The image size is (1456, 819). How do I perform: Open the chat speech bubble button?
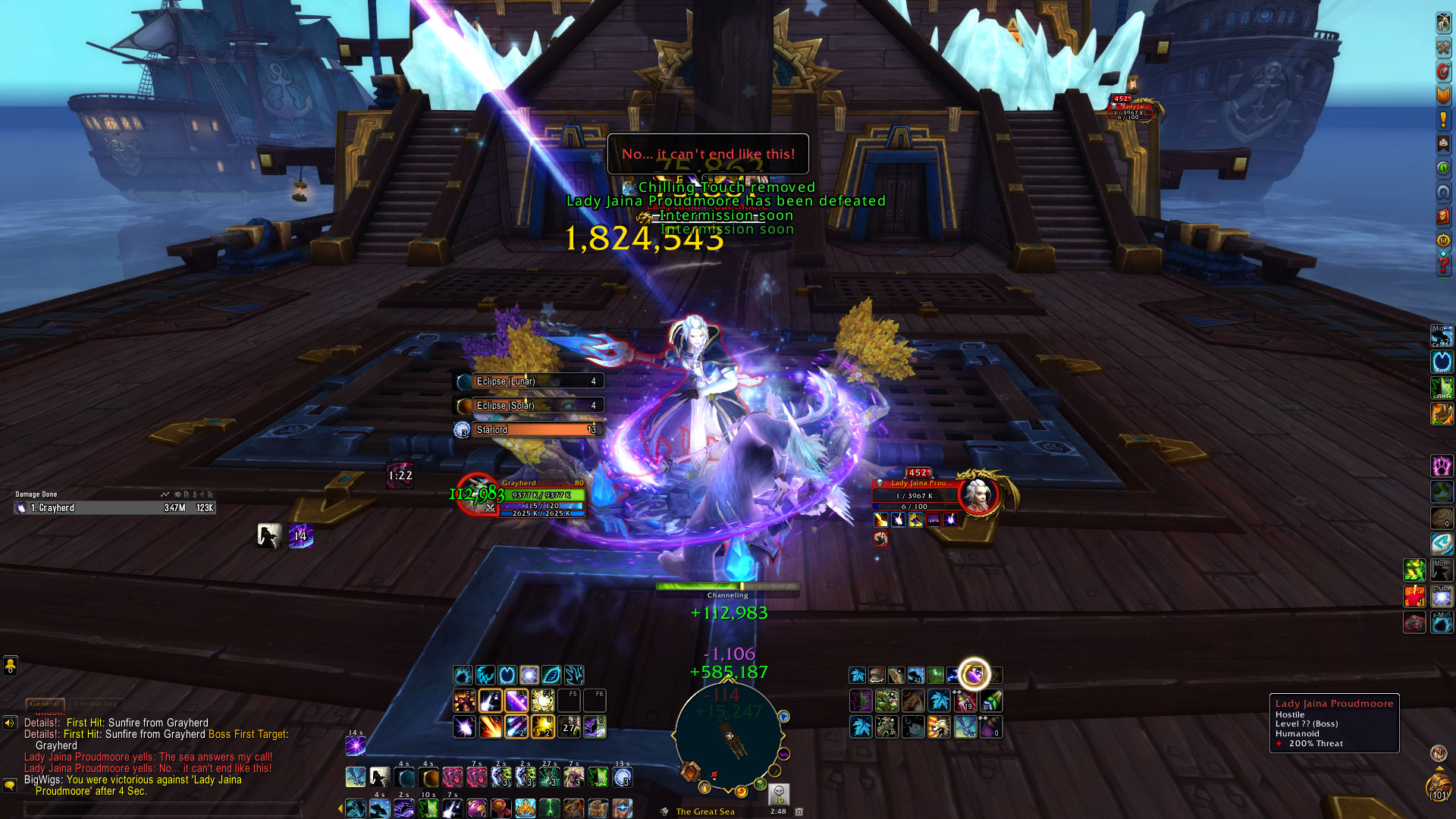(10, 786)
